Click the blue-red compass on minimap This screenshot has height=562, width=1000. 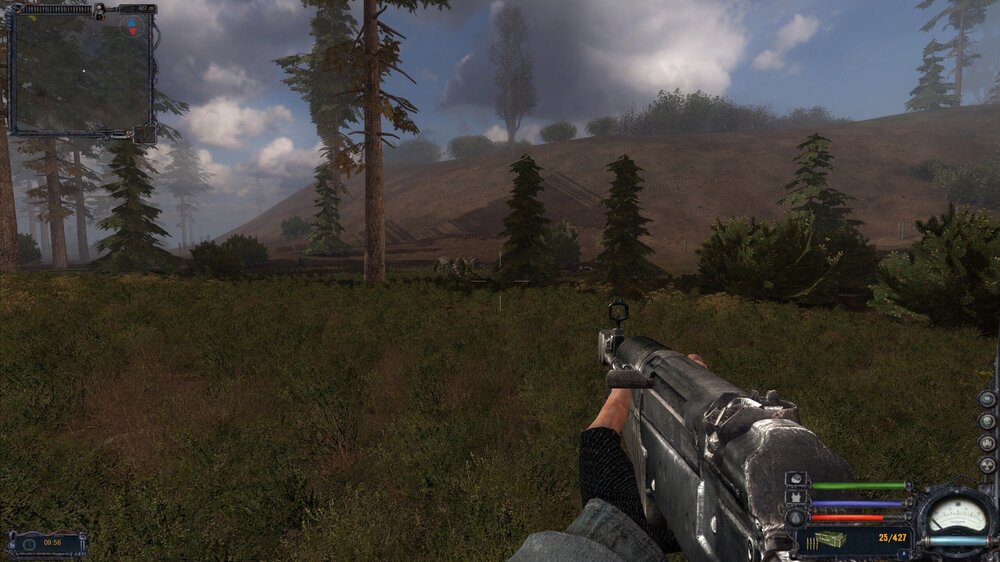coord(132,25)
